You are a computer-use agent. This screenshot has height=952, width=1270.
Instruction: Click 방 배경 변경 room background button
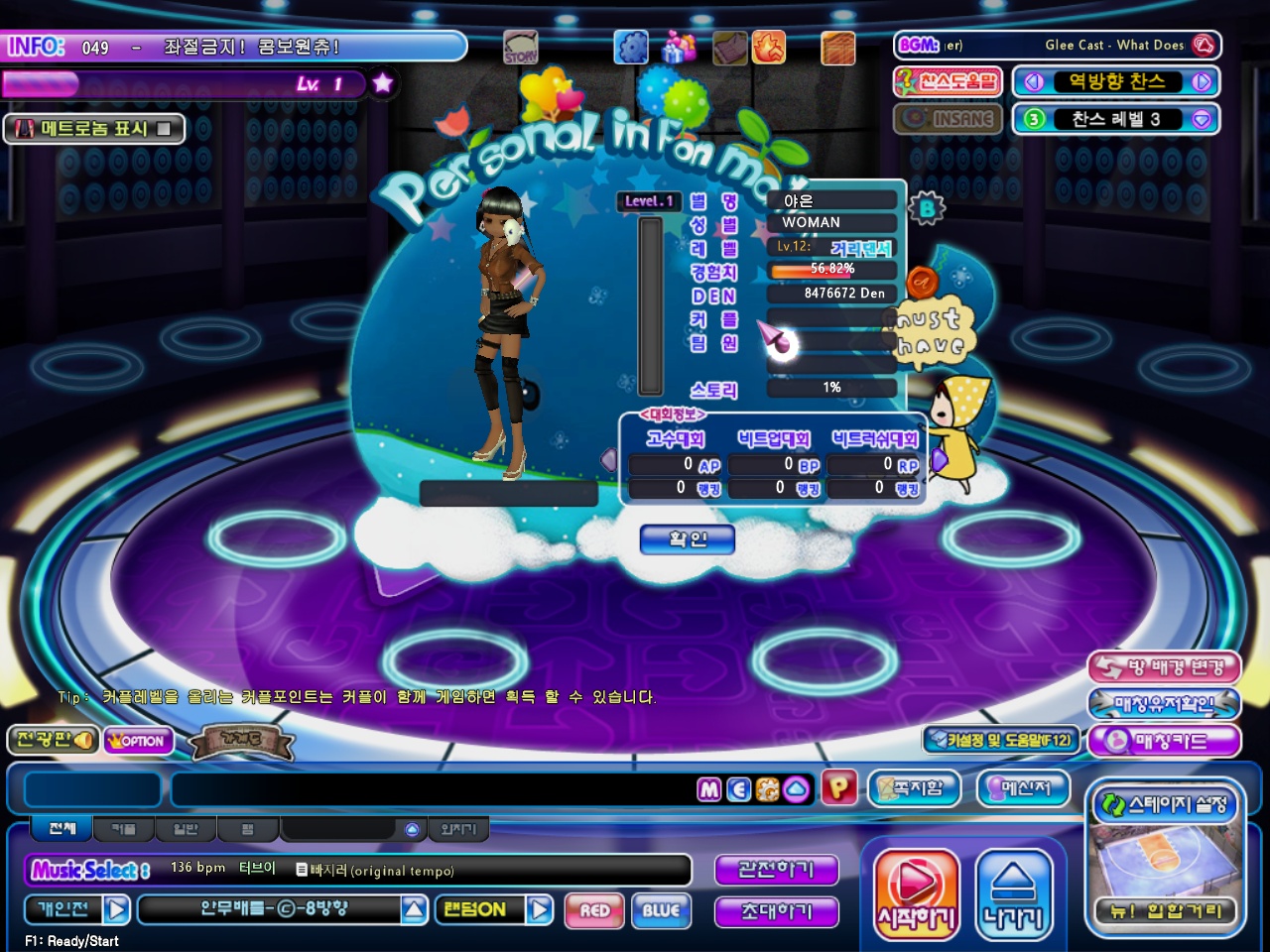pos(1164,667)
